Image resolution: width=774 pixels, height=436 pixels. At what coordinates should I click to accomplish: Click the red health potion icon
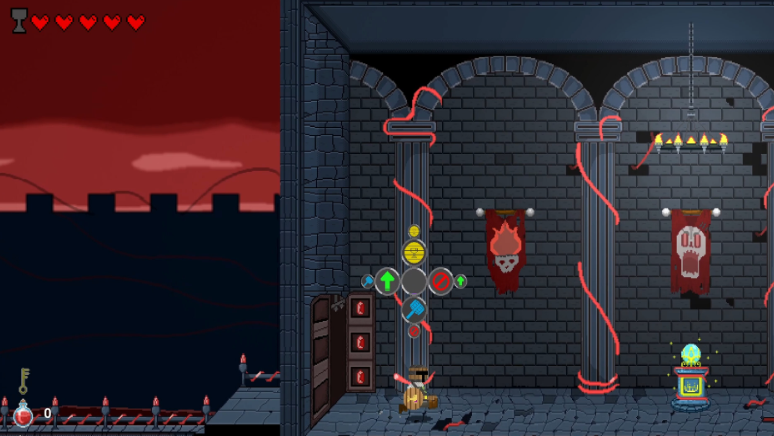coord(23,415)
